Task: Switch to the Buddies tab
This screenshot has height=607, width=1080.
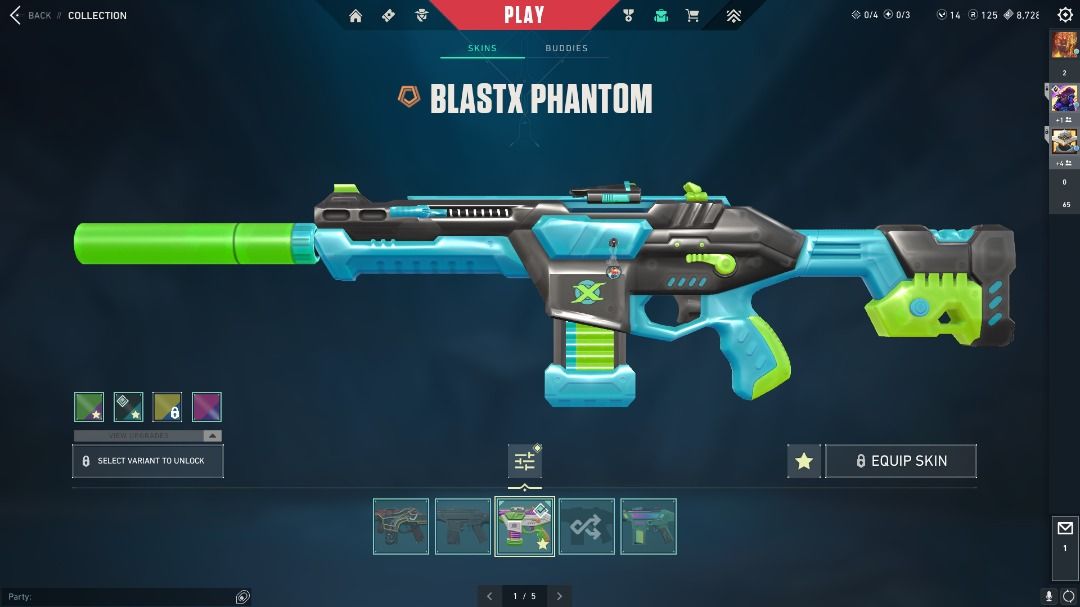Action: point(566,48)
